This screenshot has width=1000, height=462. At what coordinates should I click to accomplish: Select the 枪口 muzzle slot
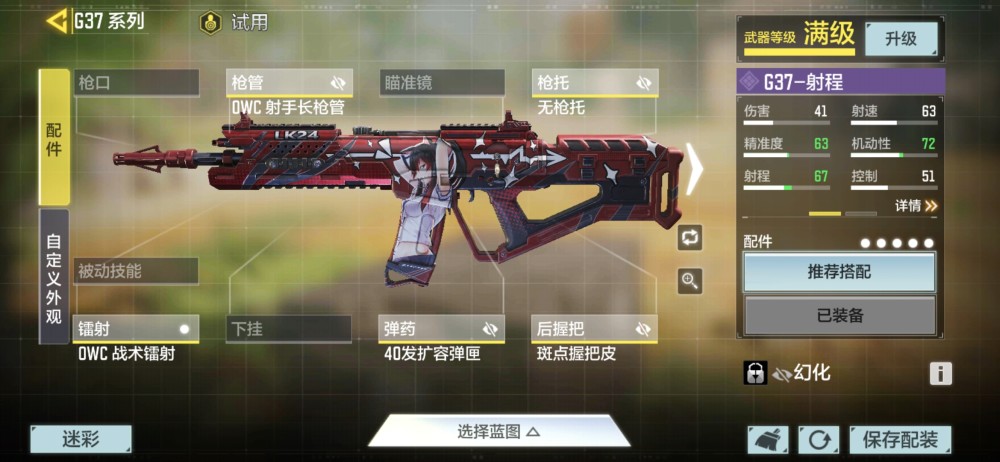click(136, 83)
